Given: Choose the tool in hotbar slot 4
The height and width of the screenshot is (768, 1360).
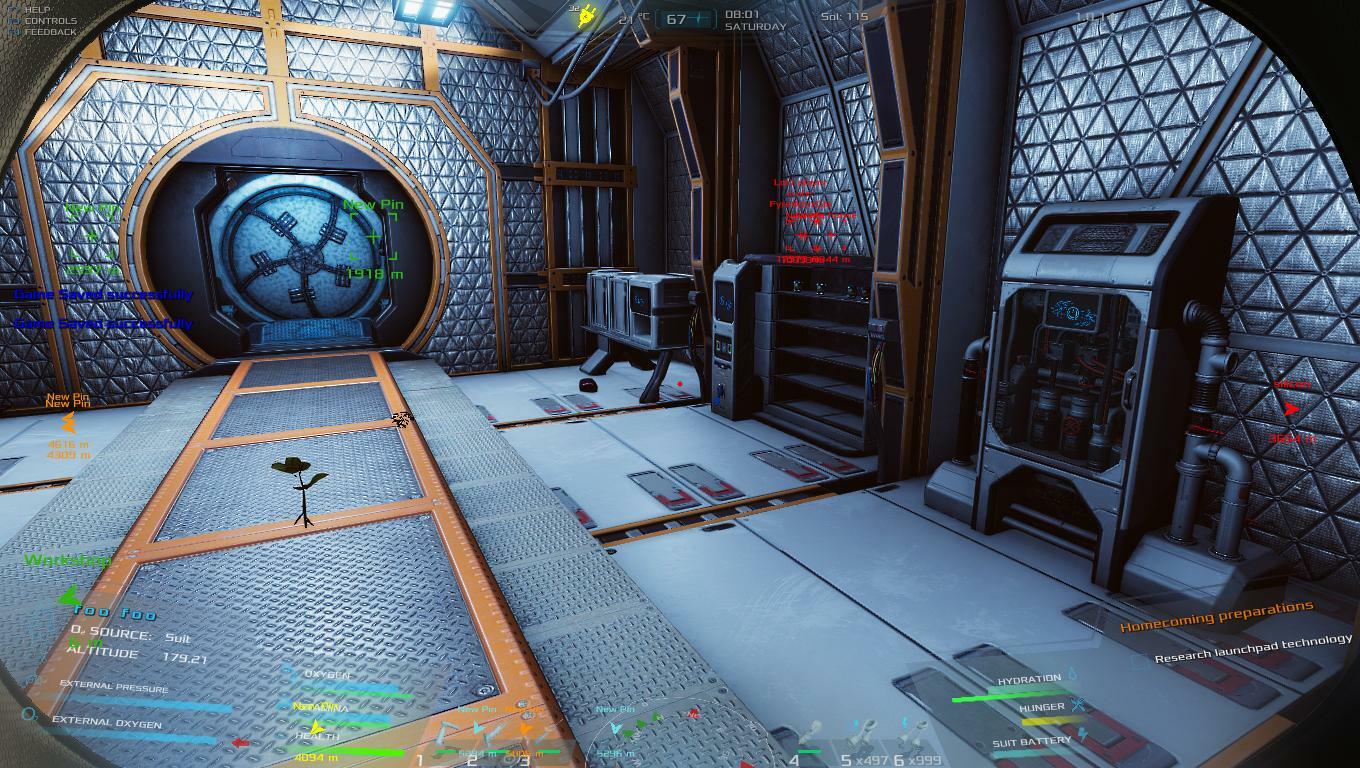Looking at the screenshot, I should pyautogui.click(x=811, y=740).
